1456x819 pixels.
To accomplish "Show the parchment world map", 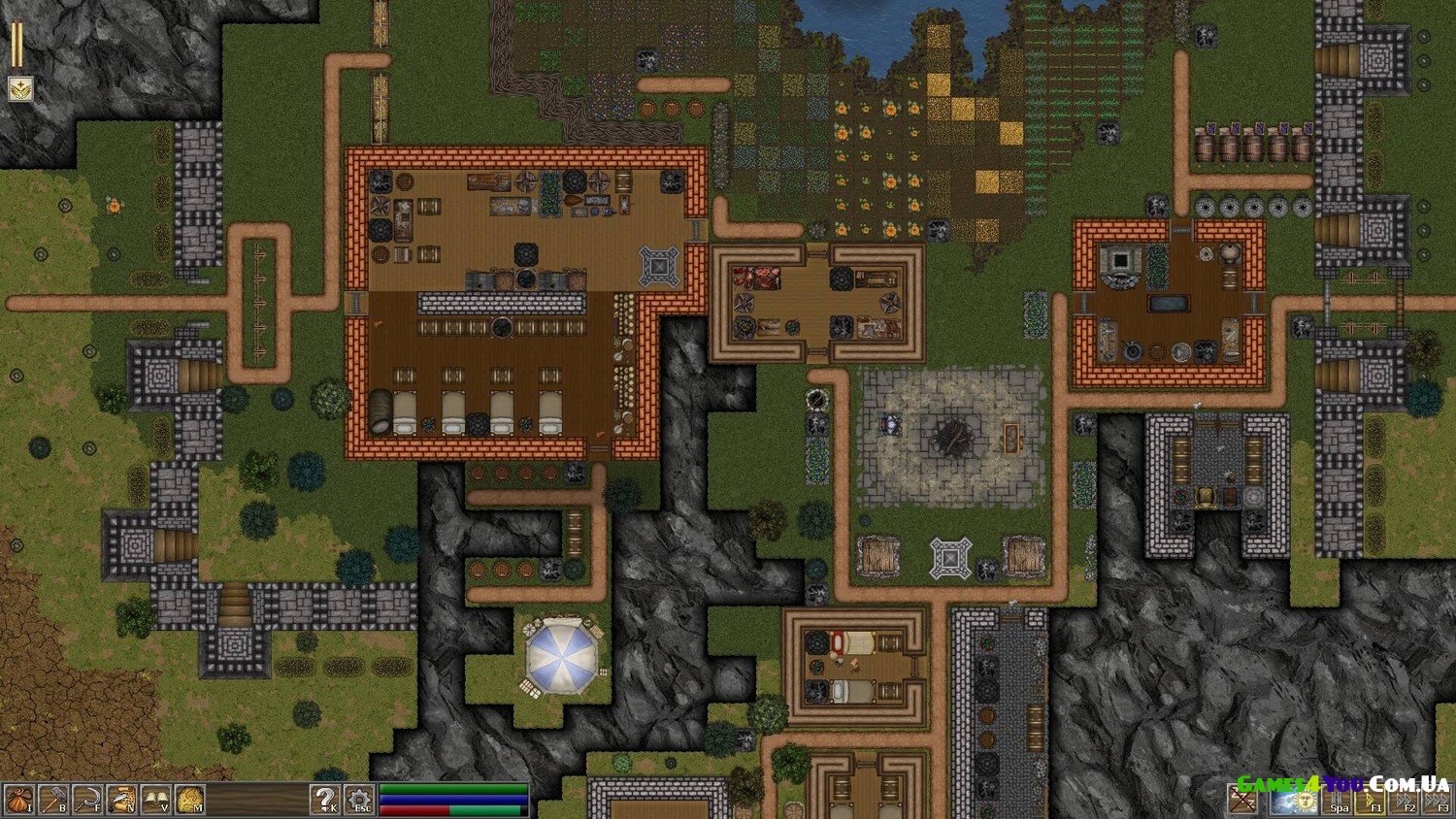I will pyautogui.click(x=190, y=800).
